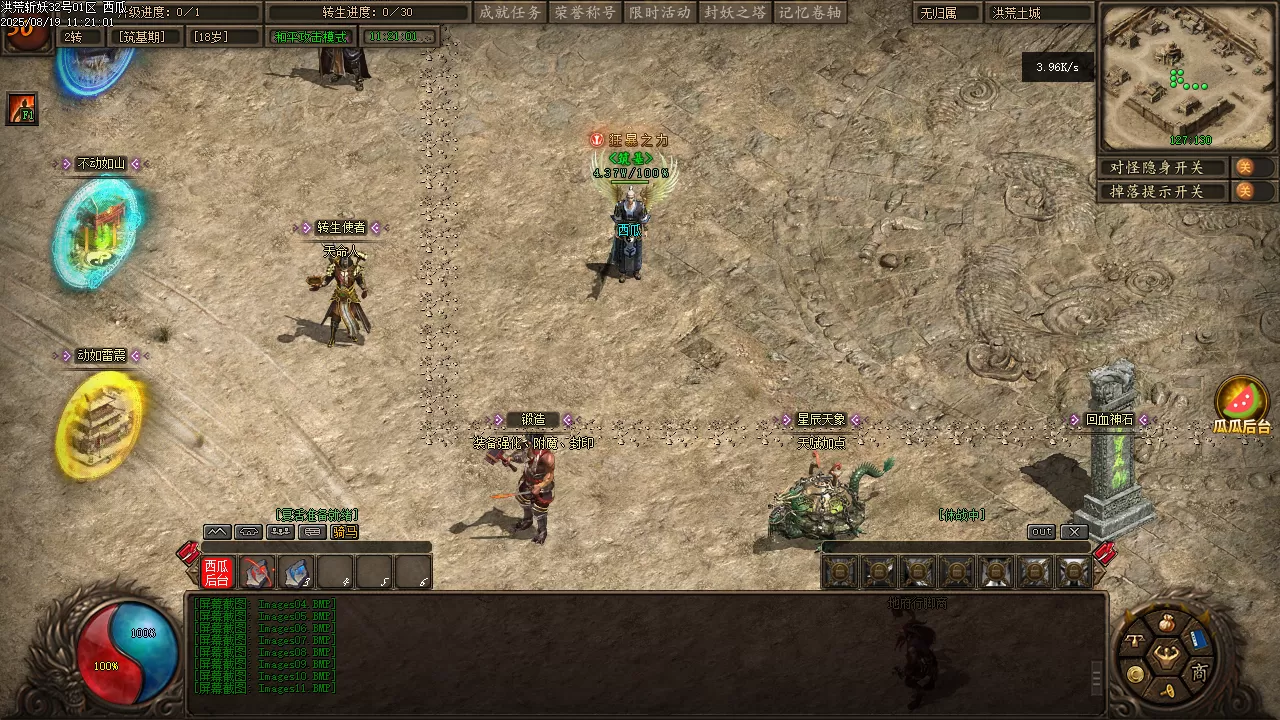Click the 骑马 mount button
The image size is (1280, 720).
tap(343, 532)
